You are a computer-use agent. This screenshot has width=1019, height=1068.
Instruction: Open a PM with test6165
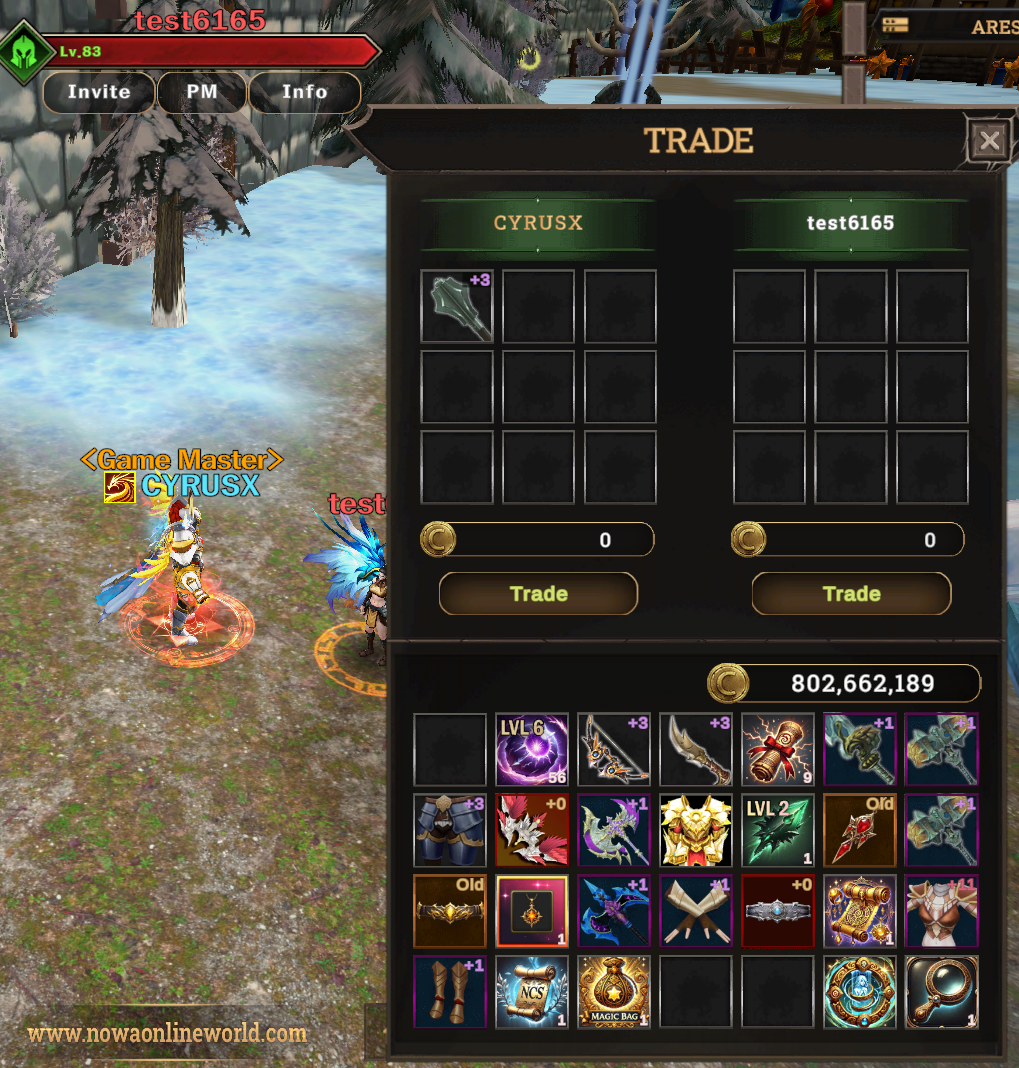coord(202,92)
